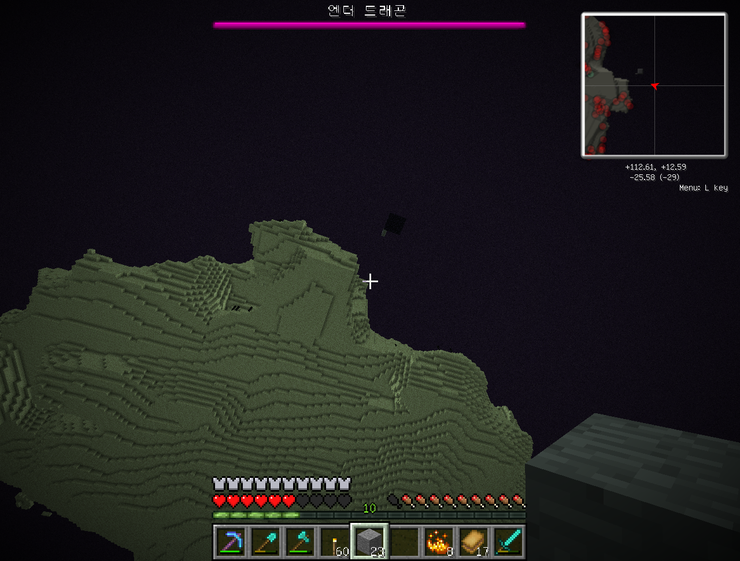This screenshot has width=740, height=561.
Task: Choose the torch stack slot
Action: 335,542
